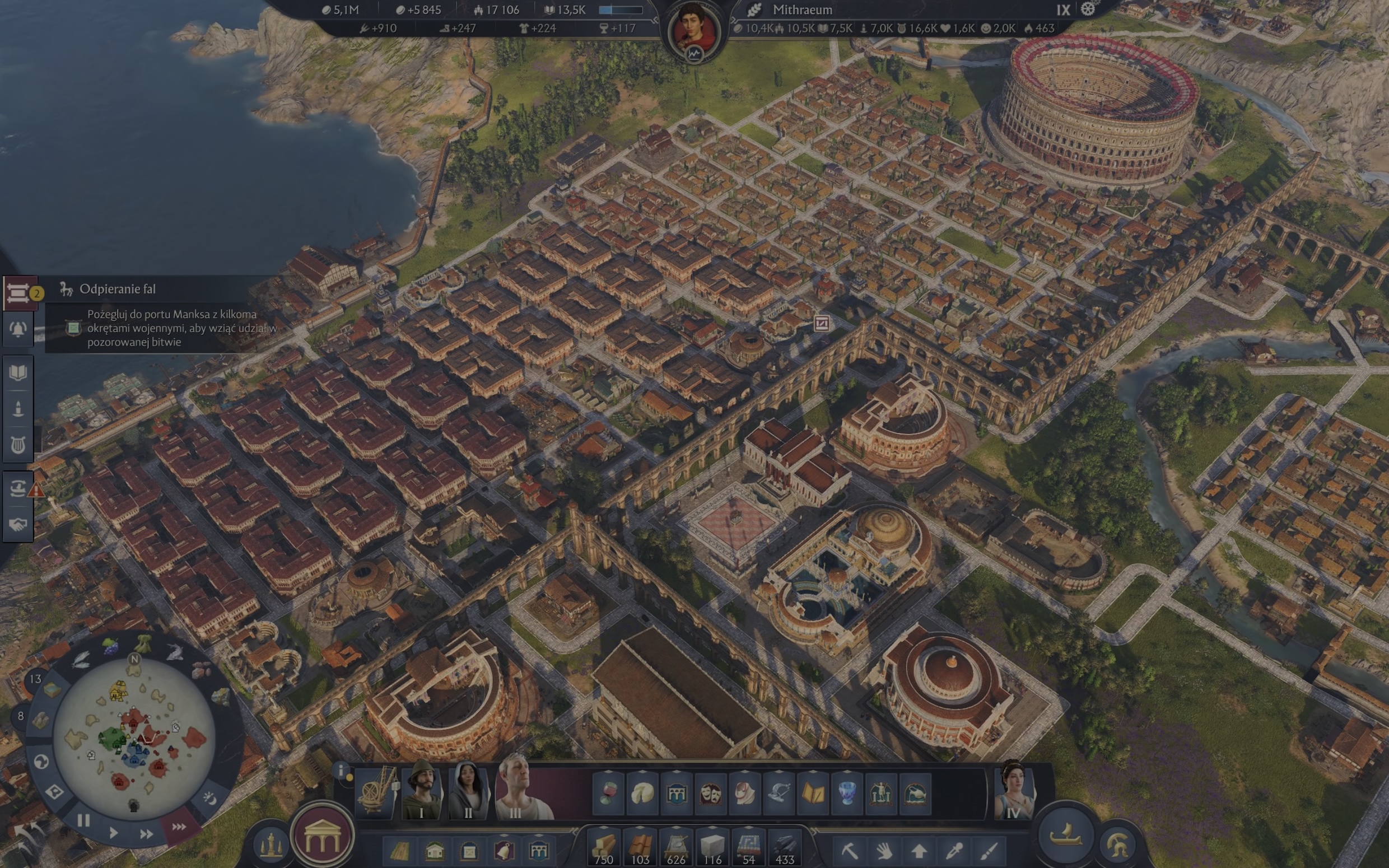Open the military helmet menu
This screenshot has height=868, width=1389.
tap(1117, 844)
